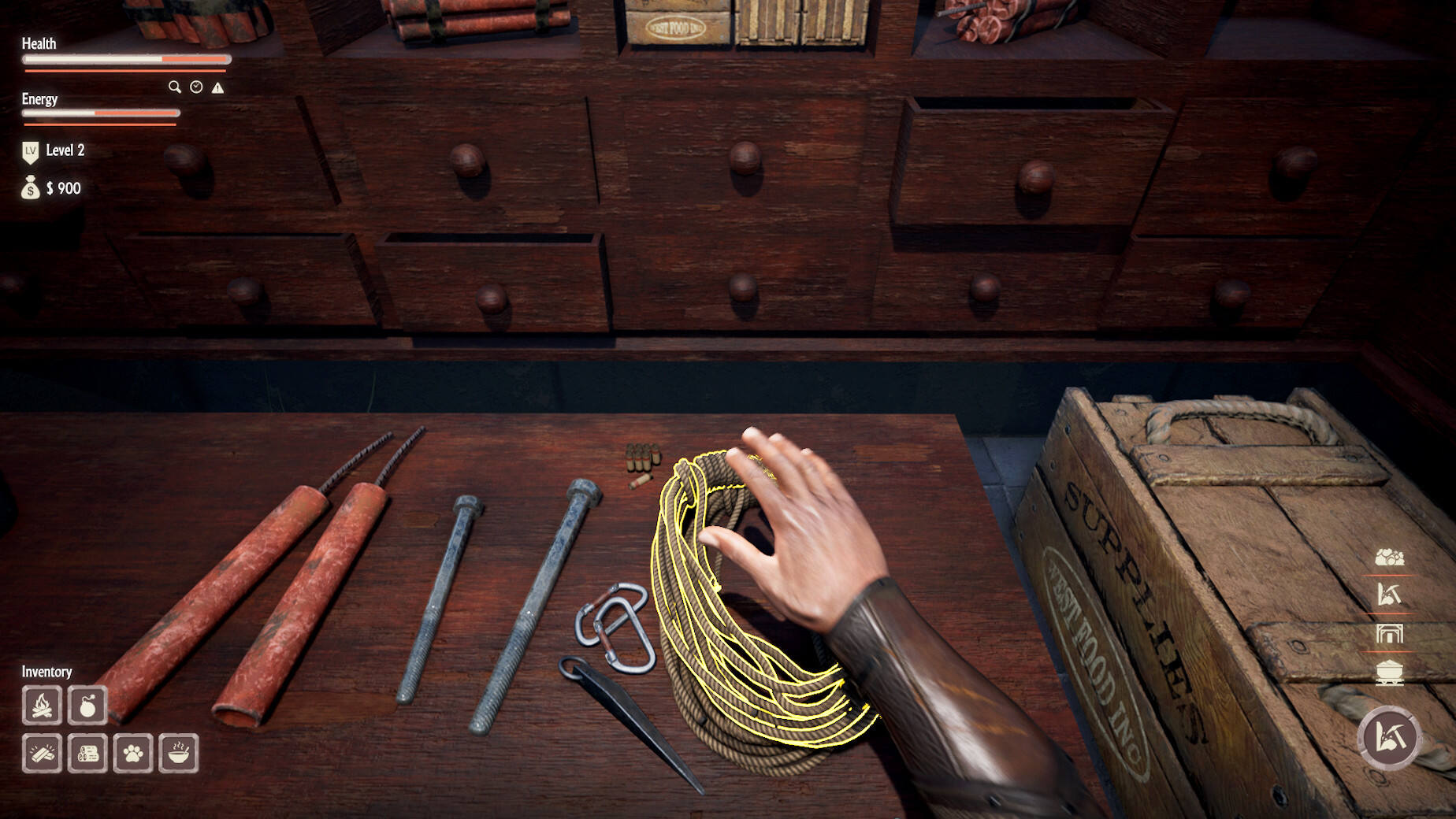Select the mine entrance icon
This screenshot has width=1456, height=819.
click(x=1389, y=634)
